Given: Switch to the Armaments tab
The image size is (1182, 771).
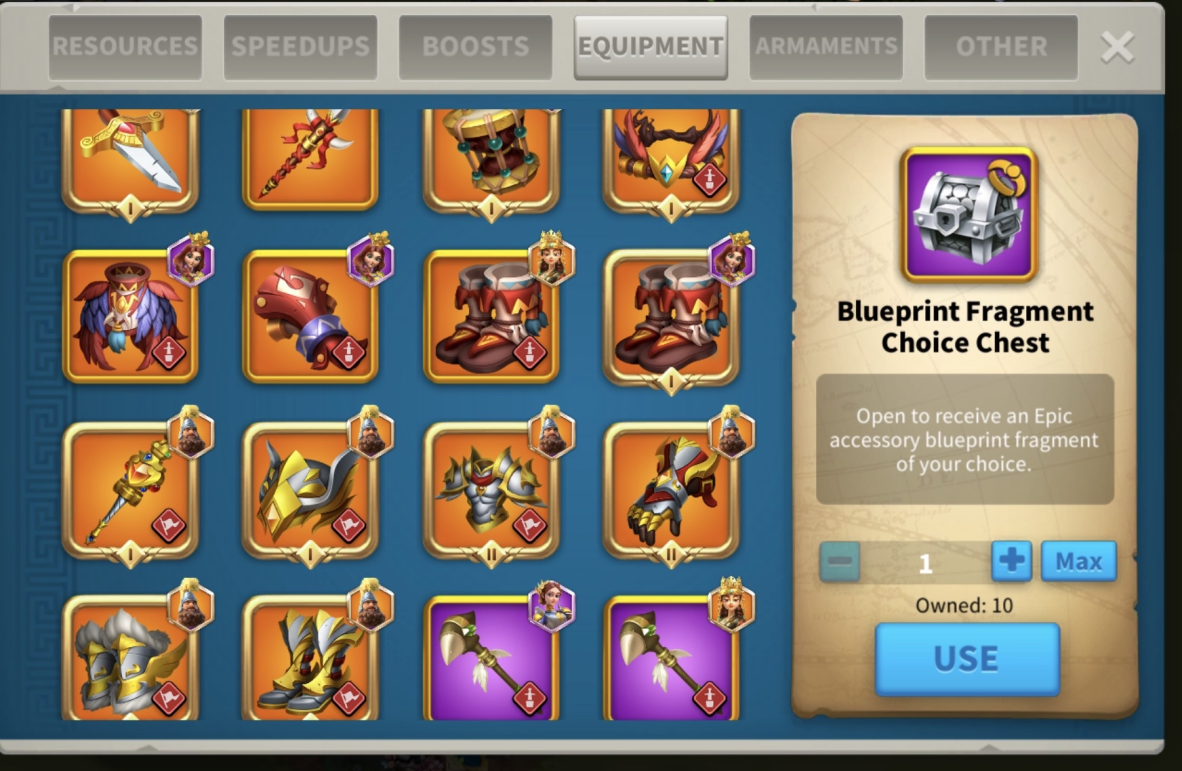Looking at the screenshot, I should point(826,47).
